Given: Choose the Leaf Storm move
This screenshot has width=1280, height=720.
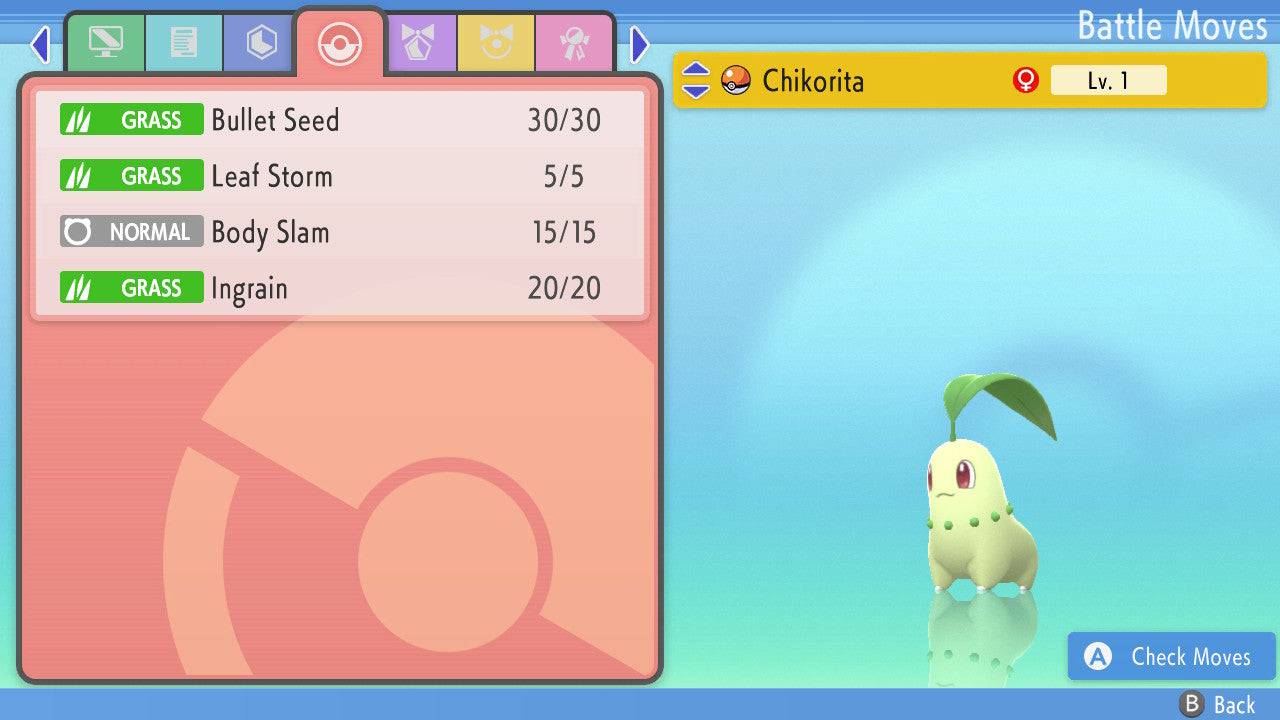Looking at the screenshot, I should tap(340, 176).
